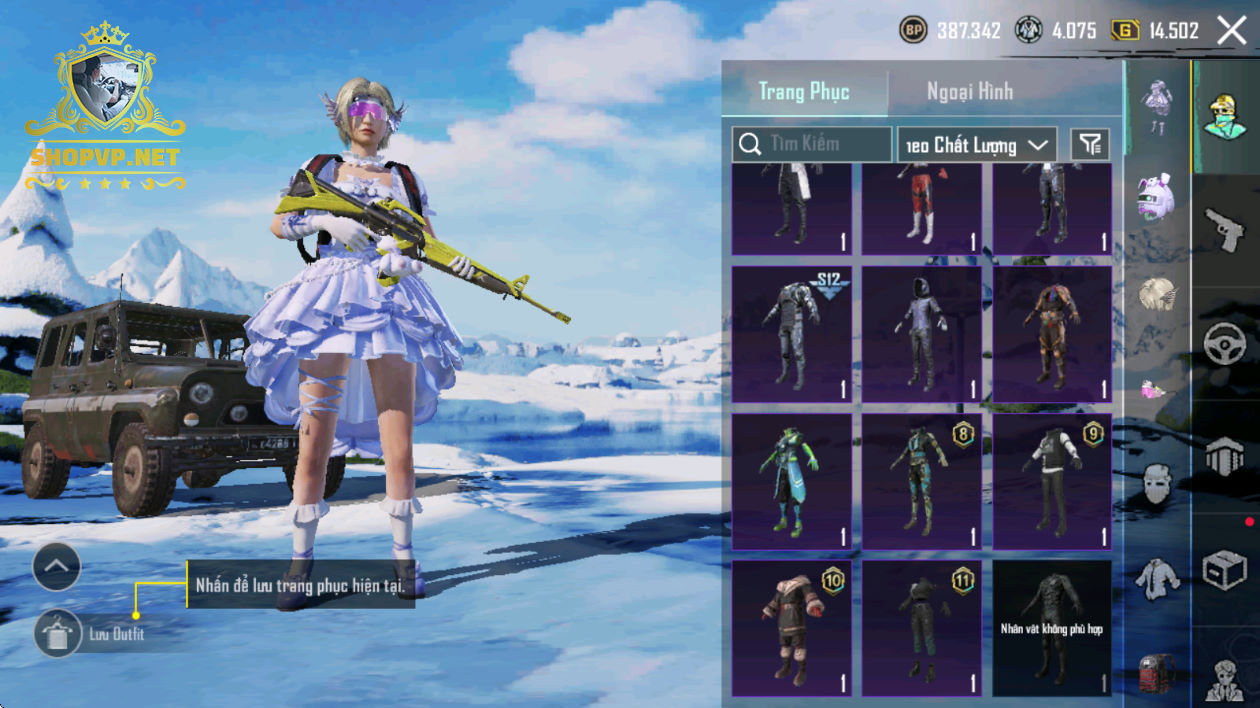This screenshot has height=708, width=1260.
Task: Expand the up-arrow circle button
Action: (x=57, y=567)
